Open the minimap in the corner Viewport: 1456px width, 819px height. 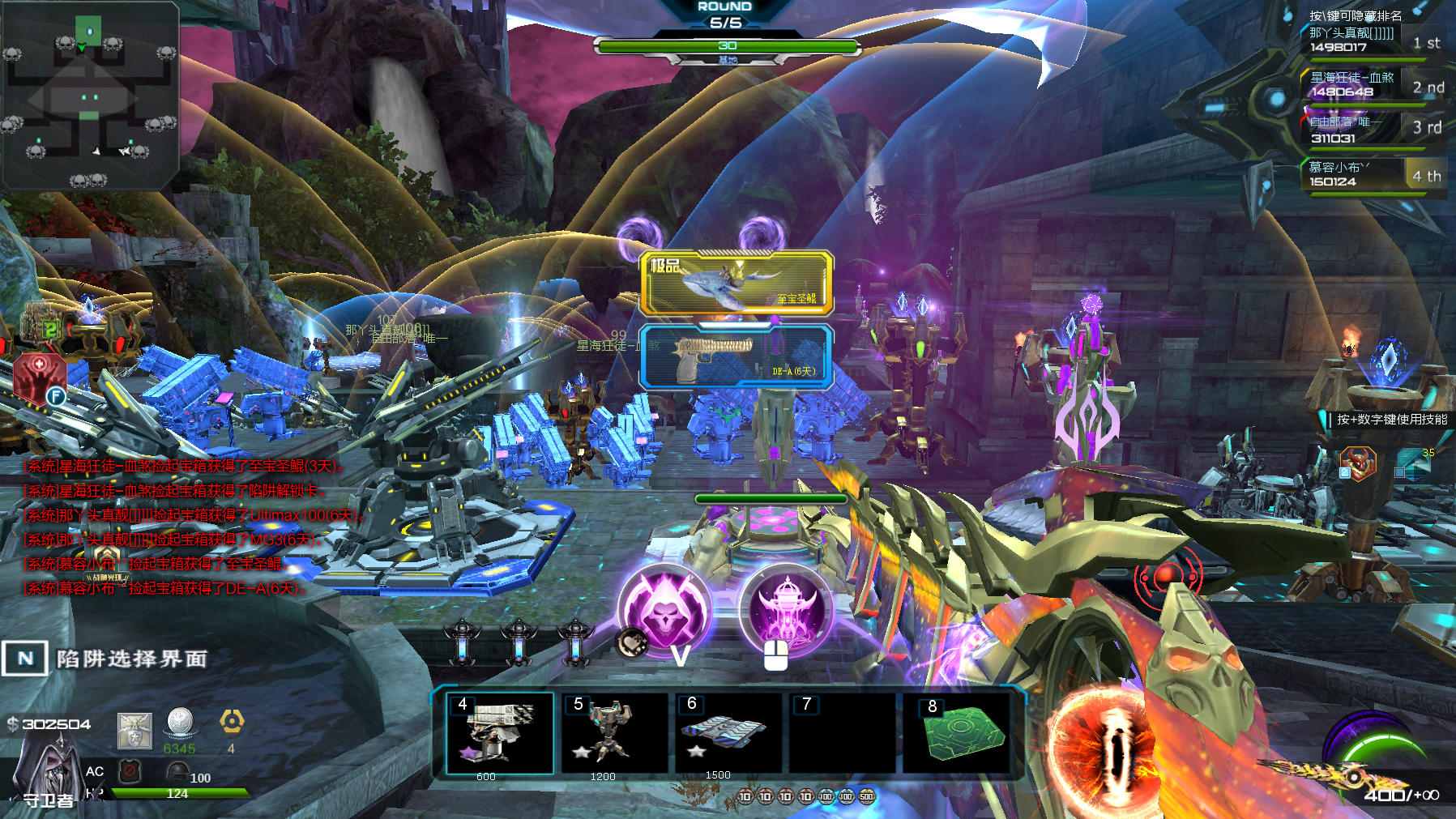(89, 95)
